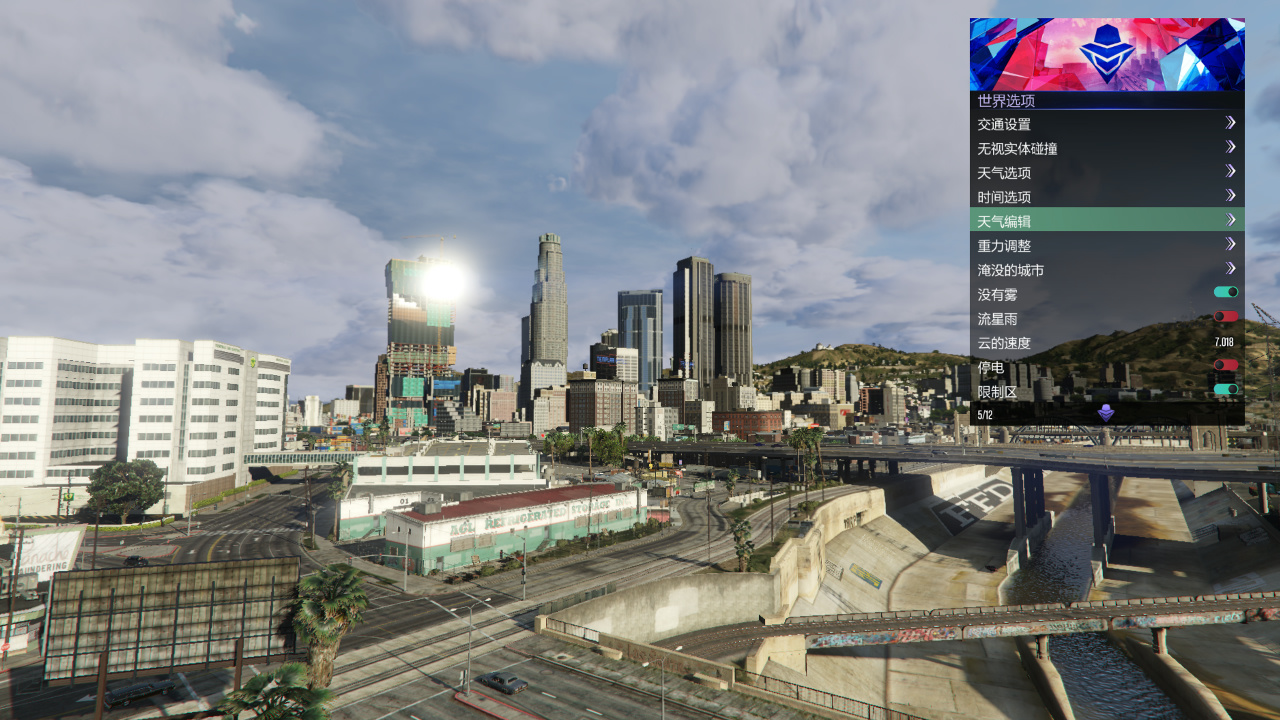Screen dimensions: 1280x720
Task: Open the 时间选项 submenu
Action: (x=1106, y=197)
